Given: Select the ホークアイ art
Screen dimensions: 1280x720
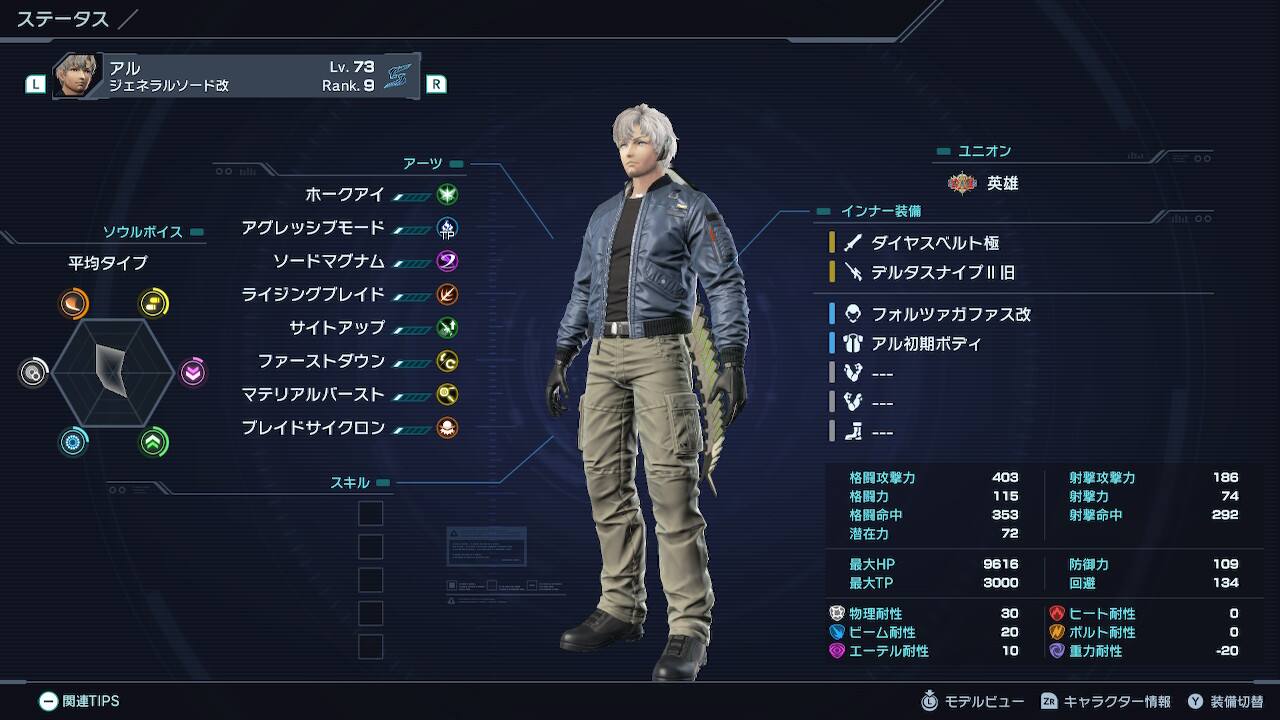Looking at the screenshot, I should tap(345, 195).
